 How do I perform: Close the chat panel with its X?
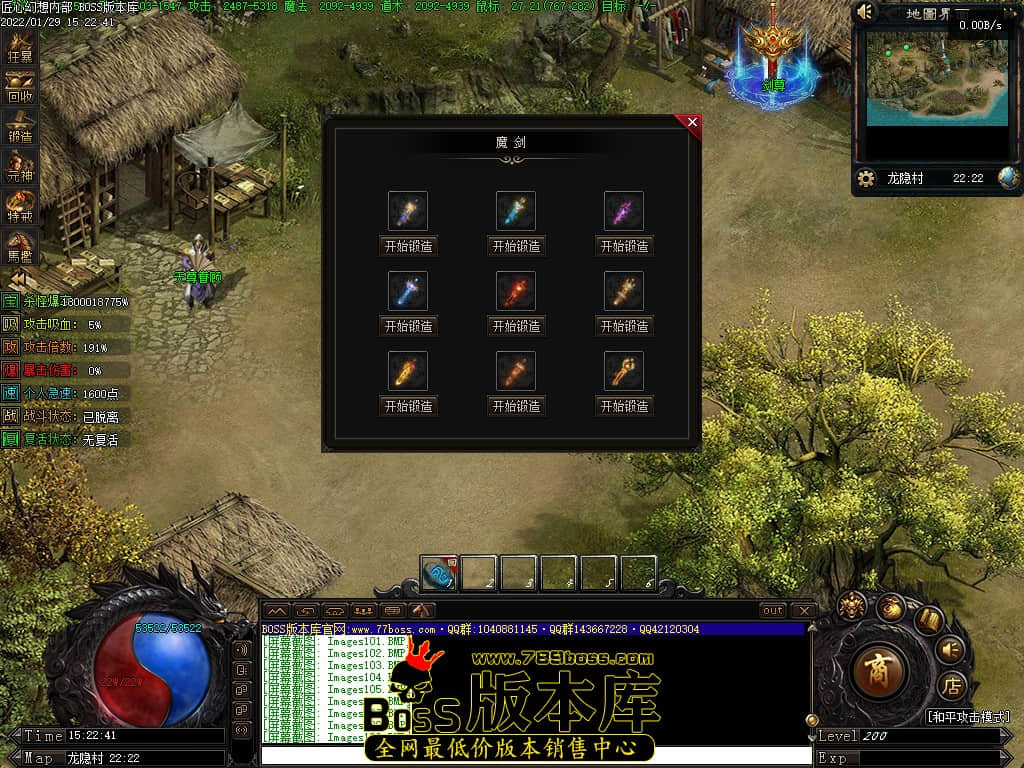click(x=803, y=610)
